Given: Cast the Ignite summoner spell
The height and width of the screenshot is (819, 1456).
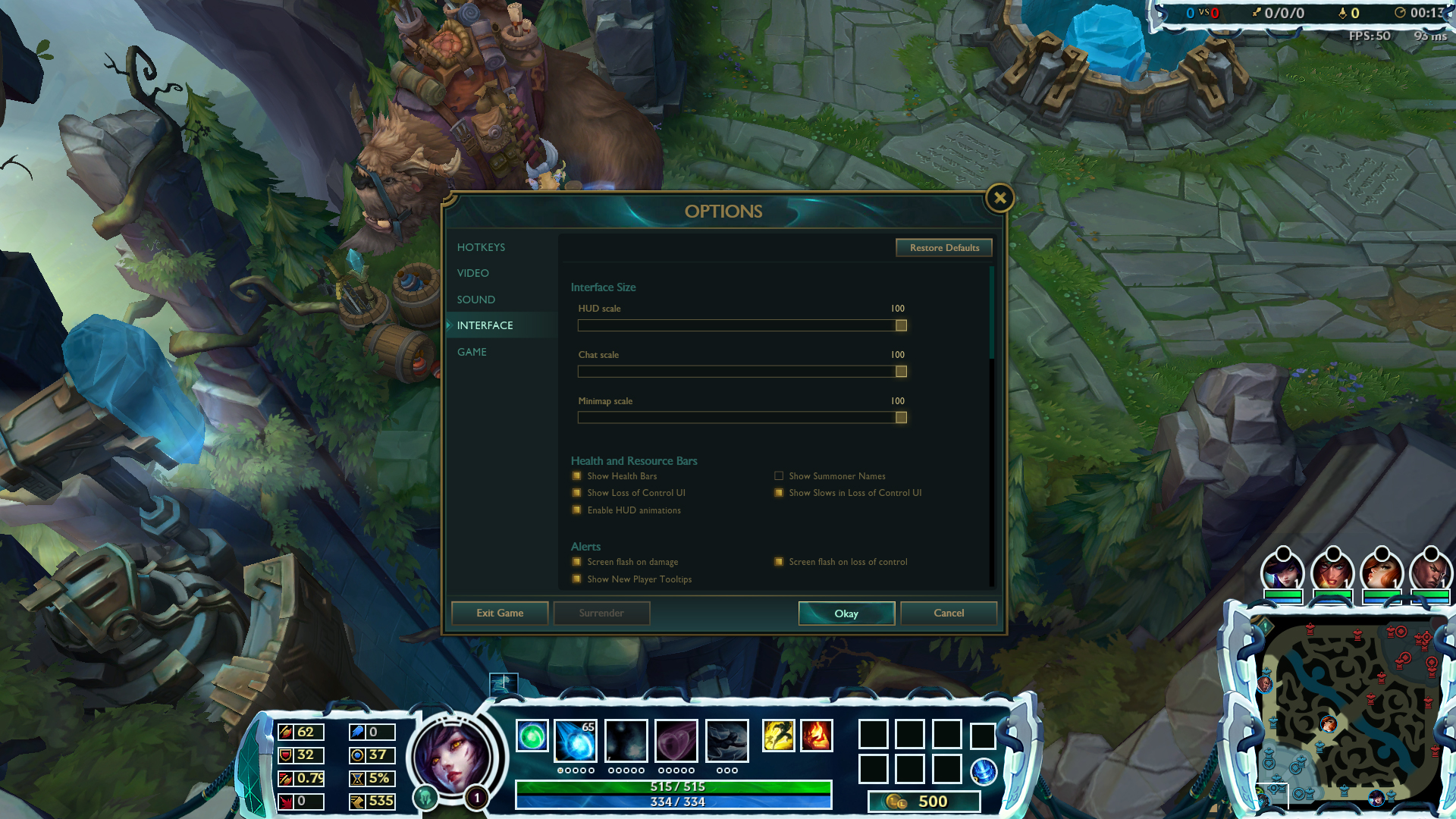Looking at the screenshot, I should pos(816,736).
